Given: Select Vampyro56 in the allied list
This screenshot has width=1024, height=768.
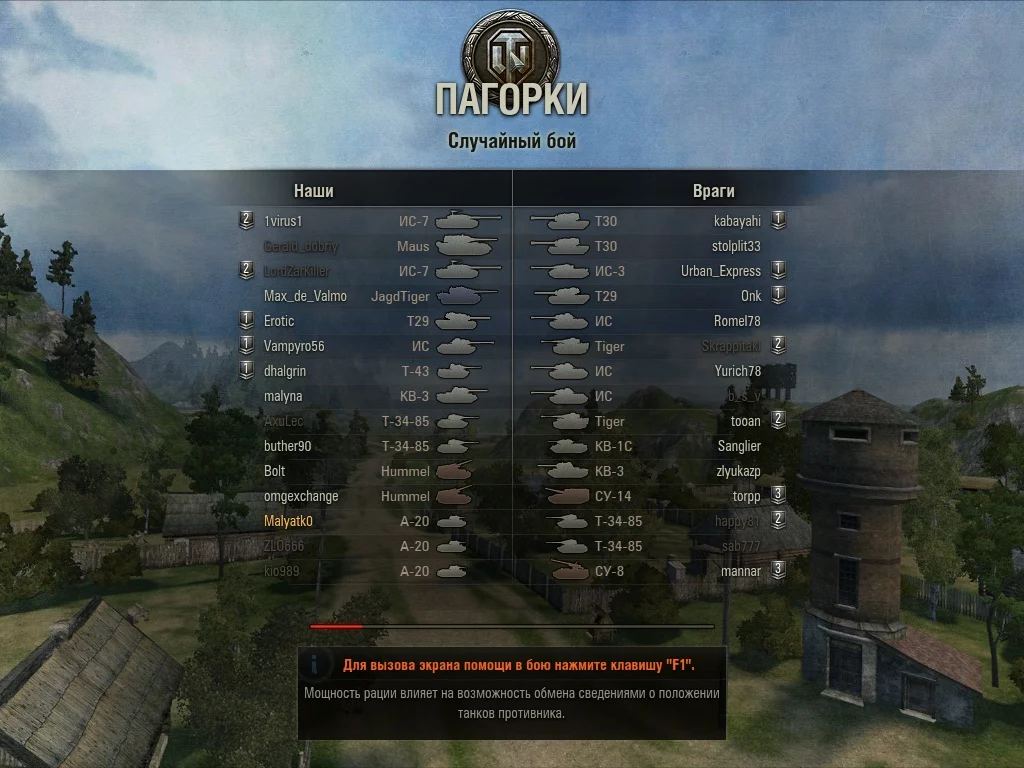Looking at the screenshot, I should click(292, 346).
